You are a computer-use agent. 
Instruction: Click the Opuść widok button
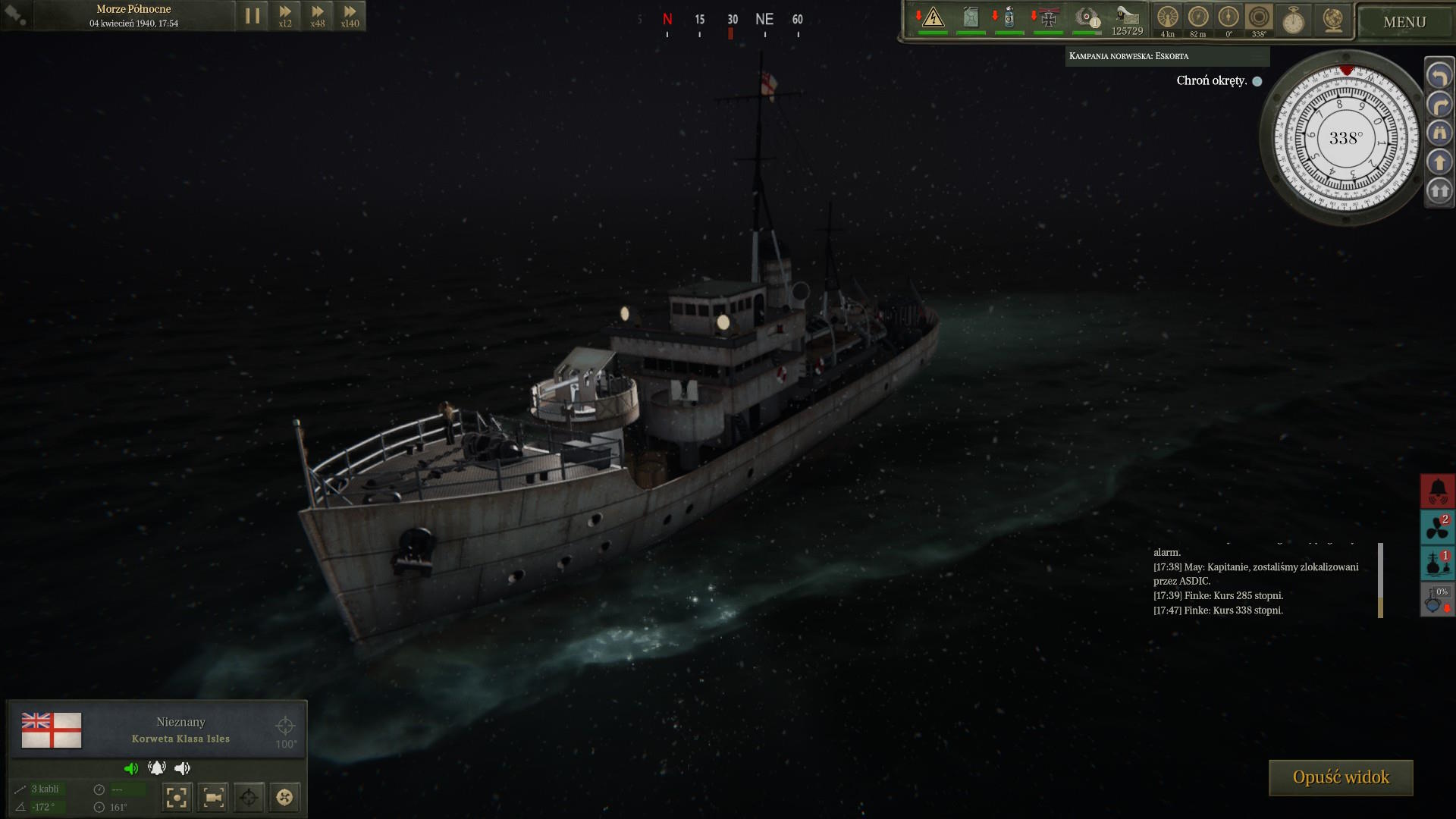pyautogui.click(x=1341, y=777)
